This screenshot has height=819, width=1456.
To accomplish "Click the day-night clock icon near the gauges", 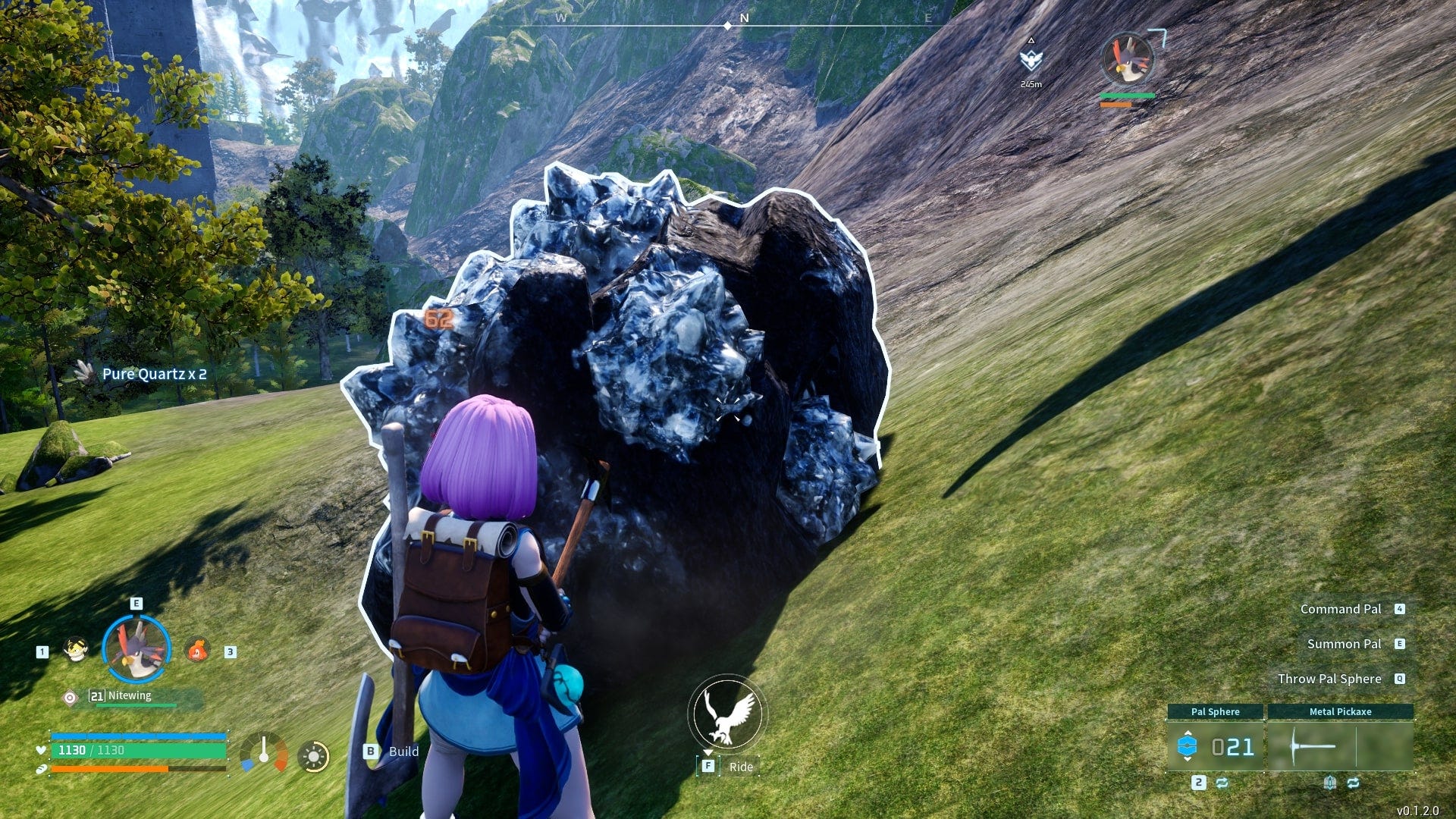I will click(x=315, y=755).
